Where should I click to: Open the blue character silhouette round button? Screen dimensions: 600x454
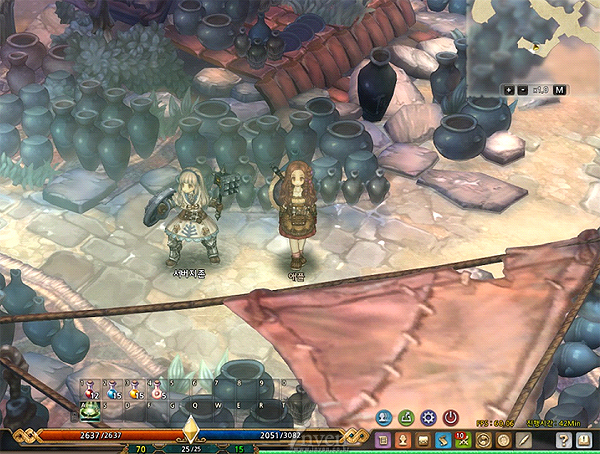pos(385,417)
